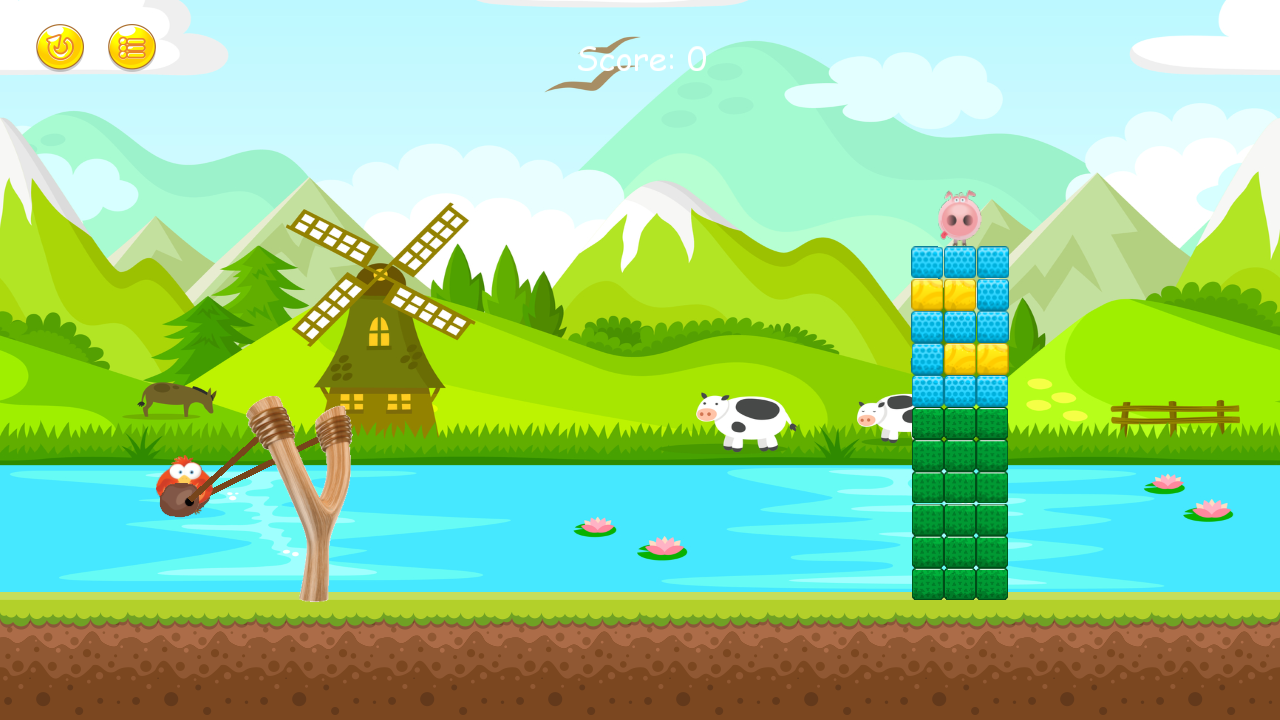
Task: Click the restart level icon
Action: pyautogui.click(x=58, y=47)
